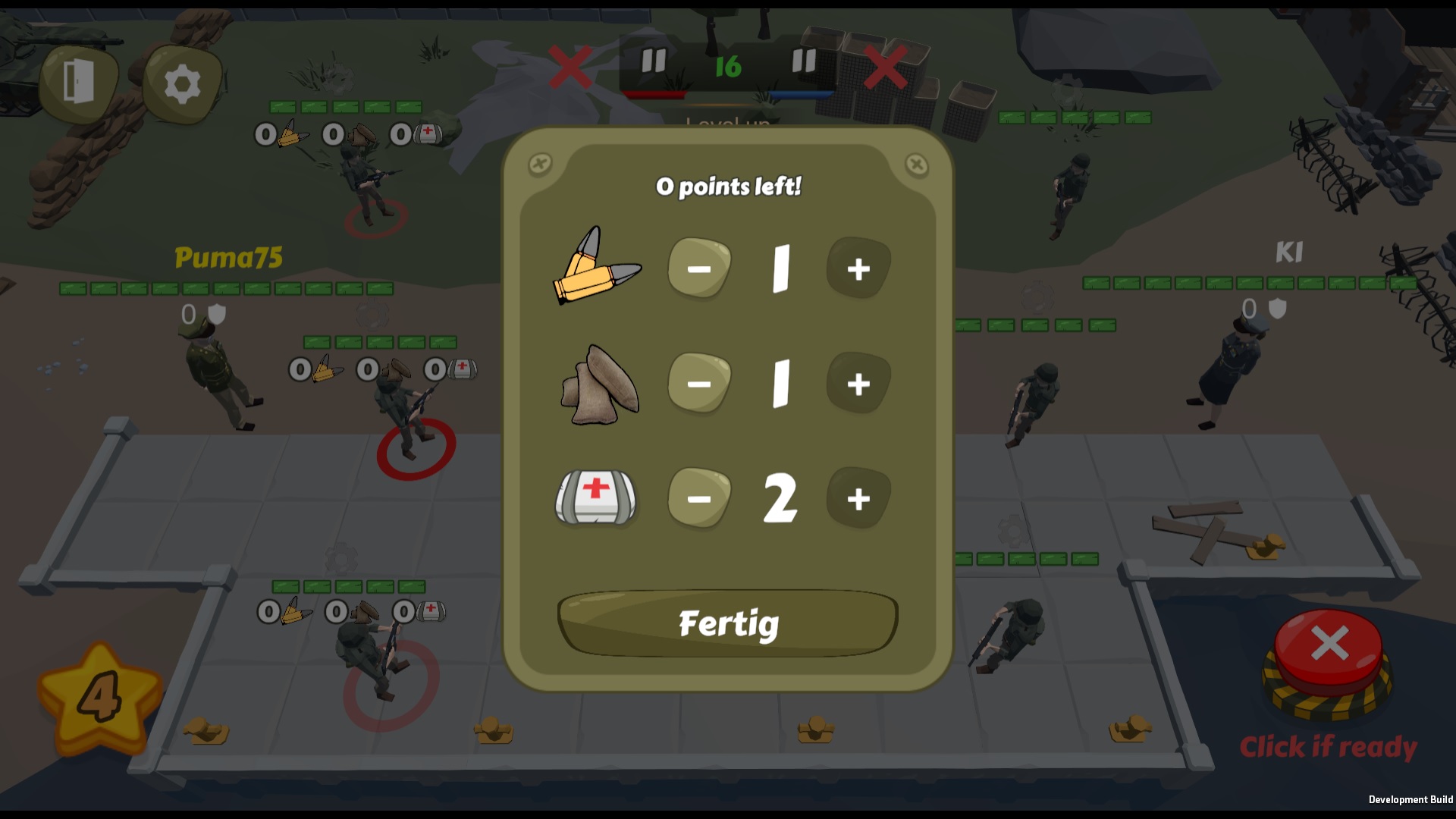This screenshot has height=819, width=1456.
Task: Click the KI player's shield icon
Action: point(1277,308)
